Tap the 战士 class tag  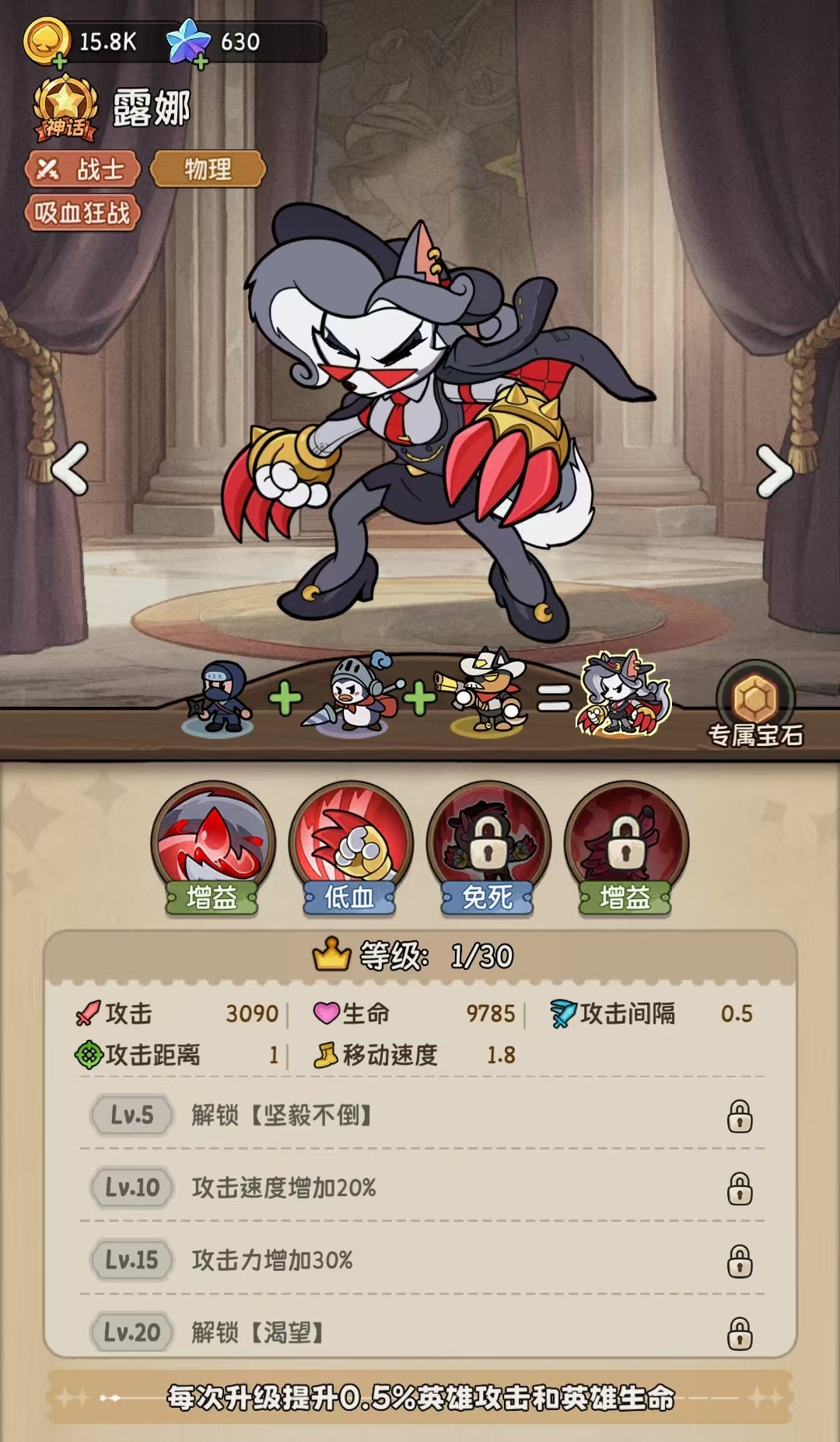[83, 169]
